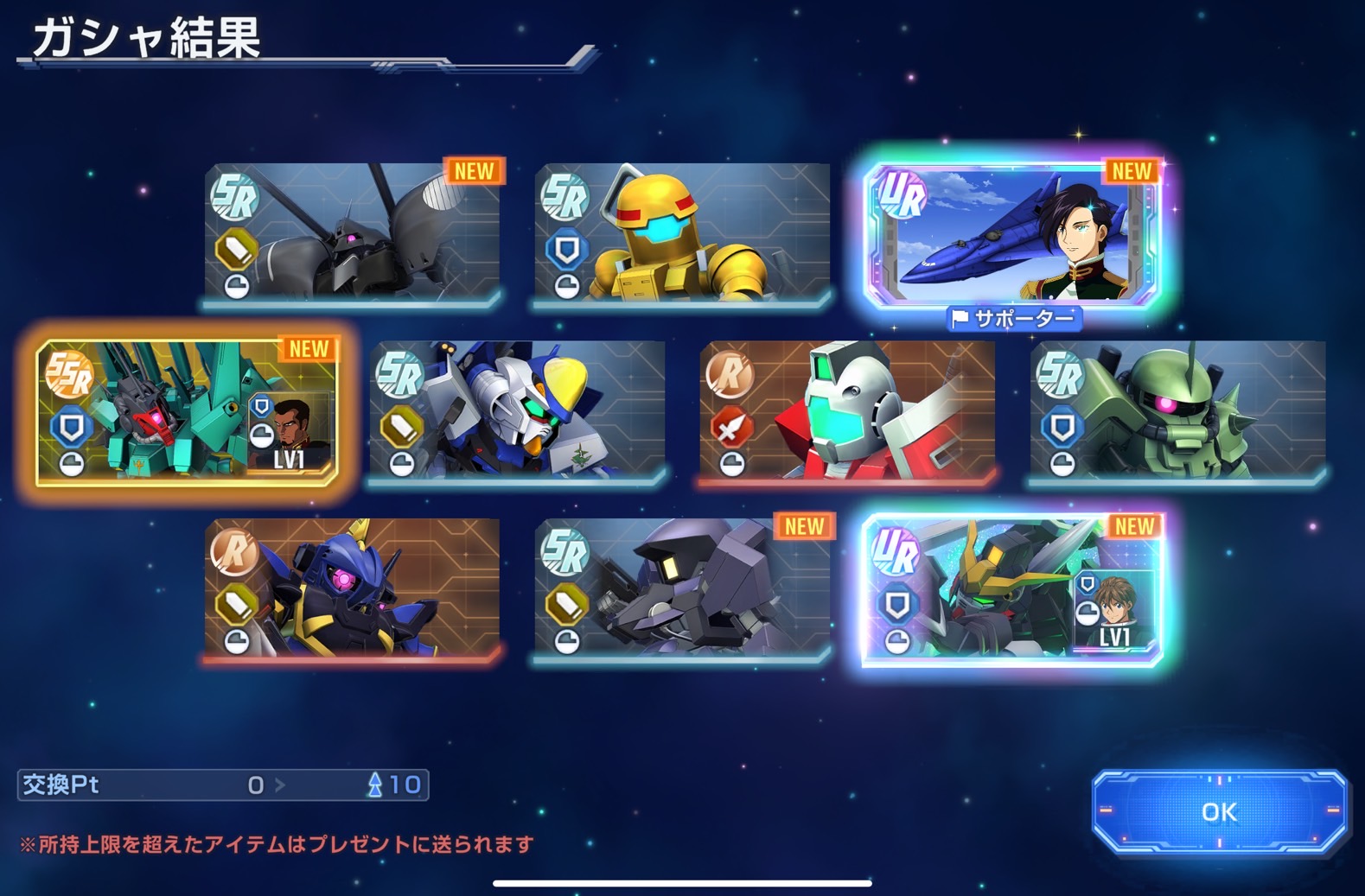
Task: Choose the R dark blue horned suit card
Action: 353,589
